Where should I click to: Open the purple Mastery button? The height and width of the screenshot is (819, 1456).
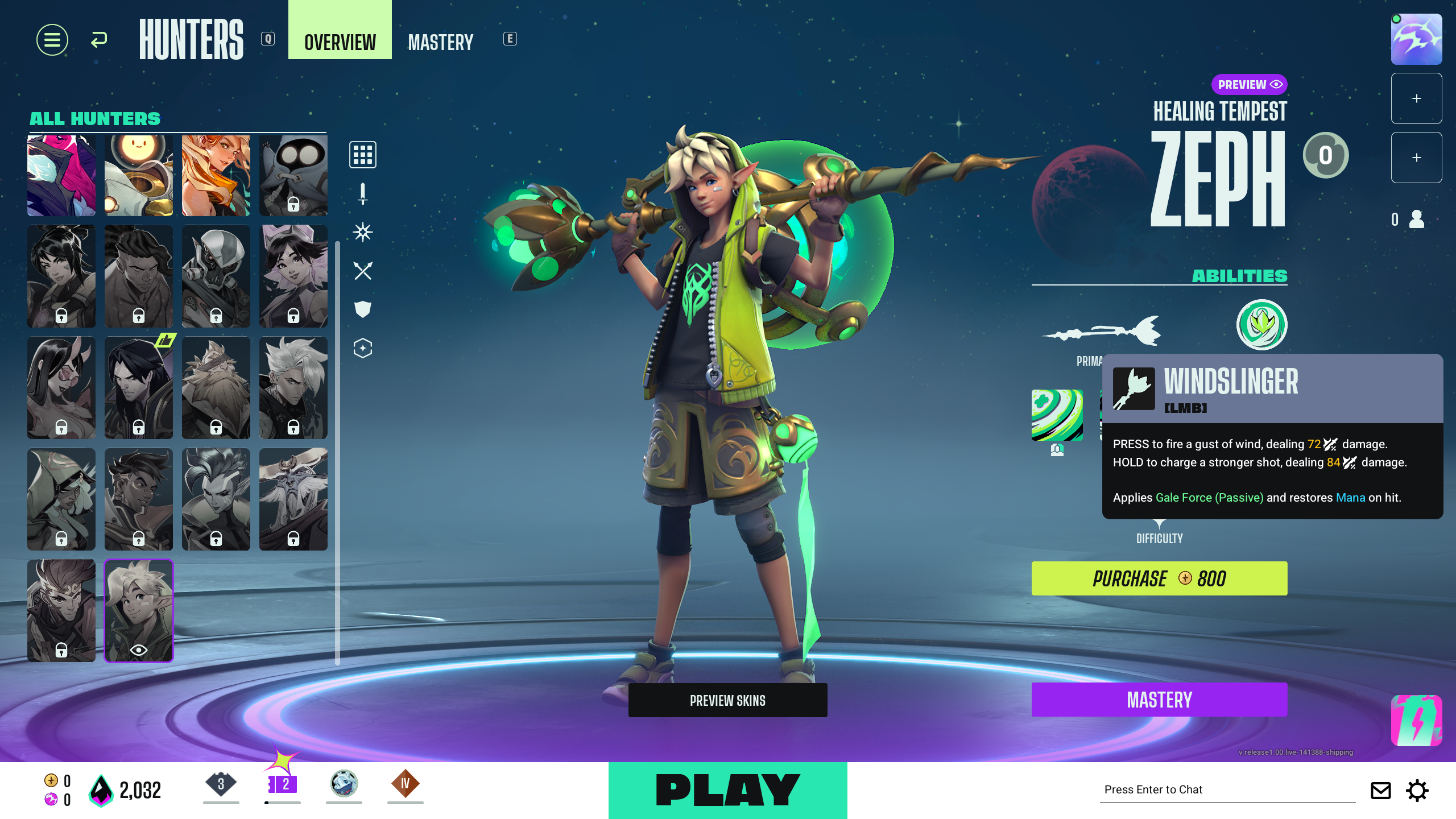[x=1159, y=700]
